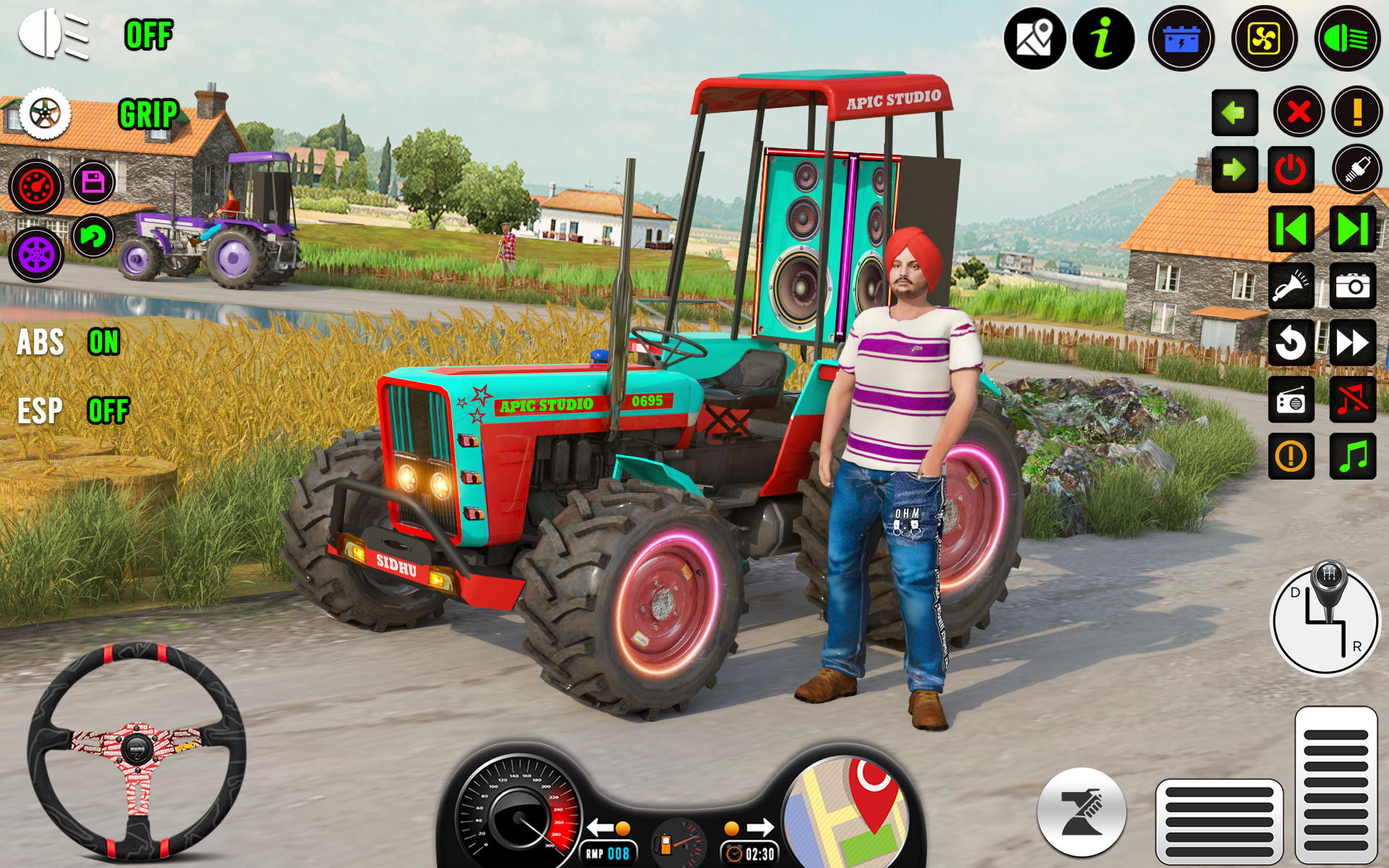Viewport: 1389px width, 868px height.
Task: Skip to previous music track
Action: tap(1291, 229)
